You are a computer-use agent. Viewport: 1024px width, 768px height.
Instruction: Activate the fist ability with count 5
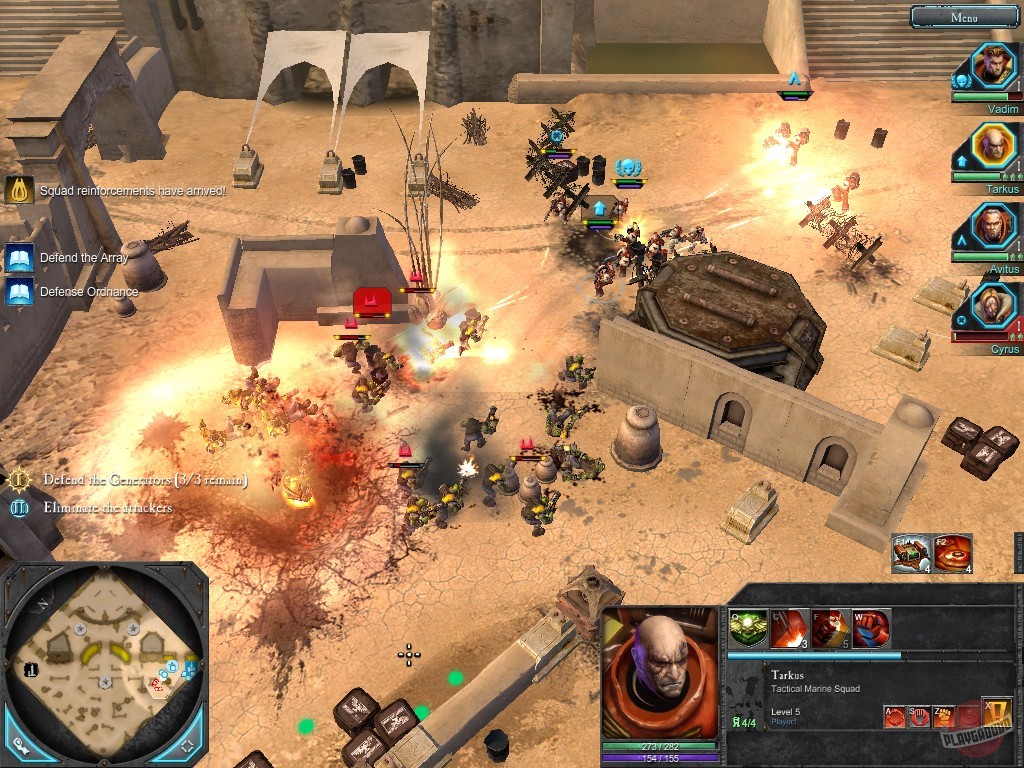coord(830,628)
